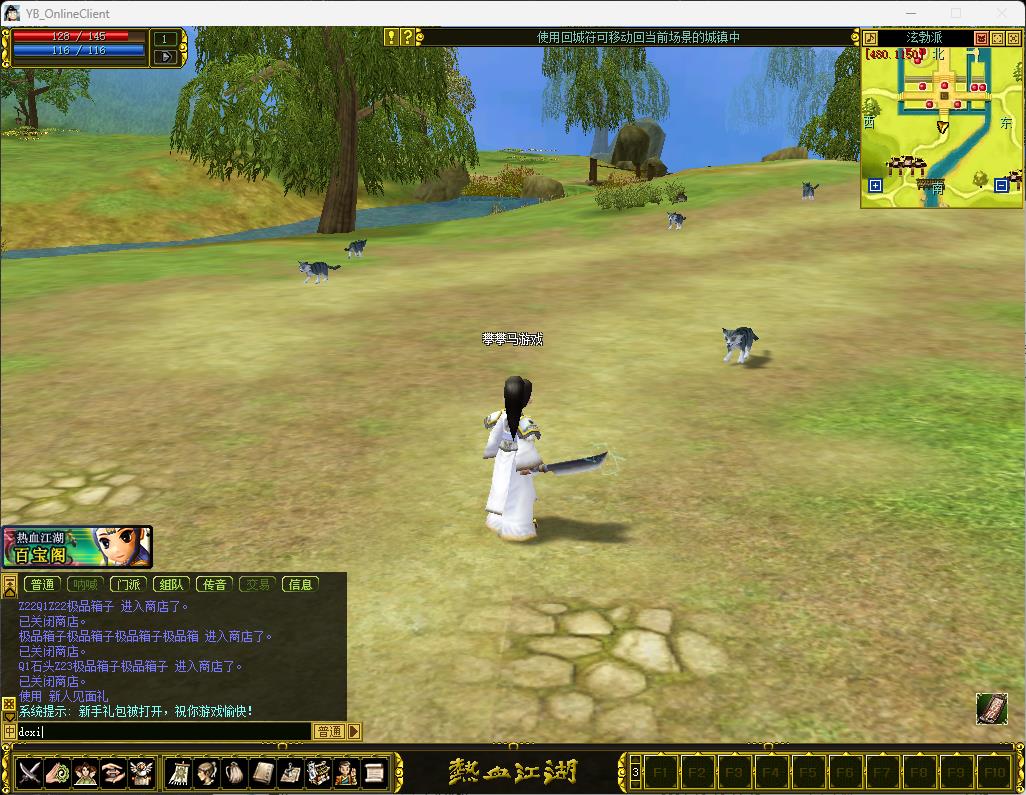Select the 门派 chat channel tab
The width and height of the screenshot is (1026, 795).
(128, 584)
